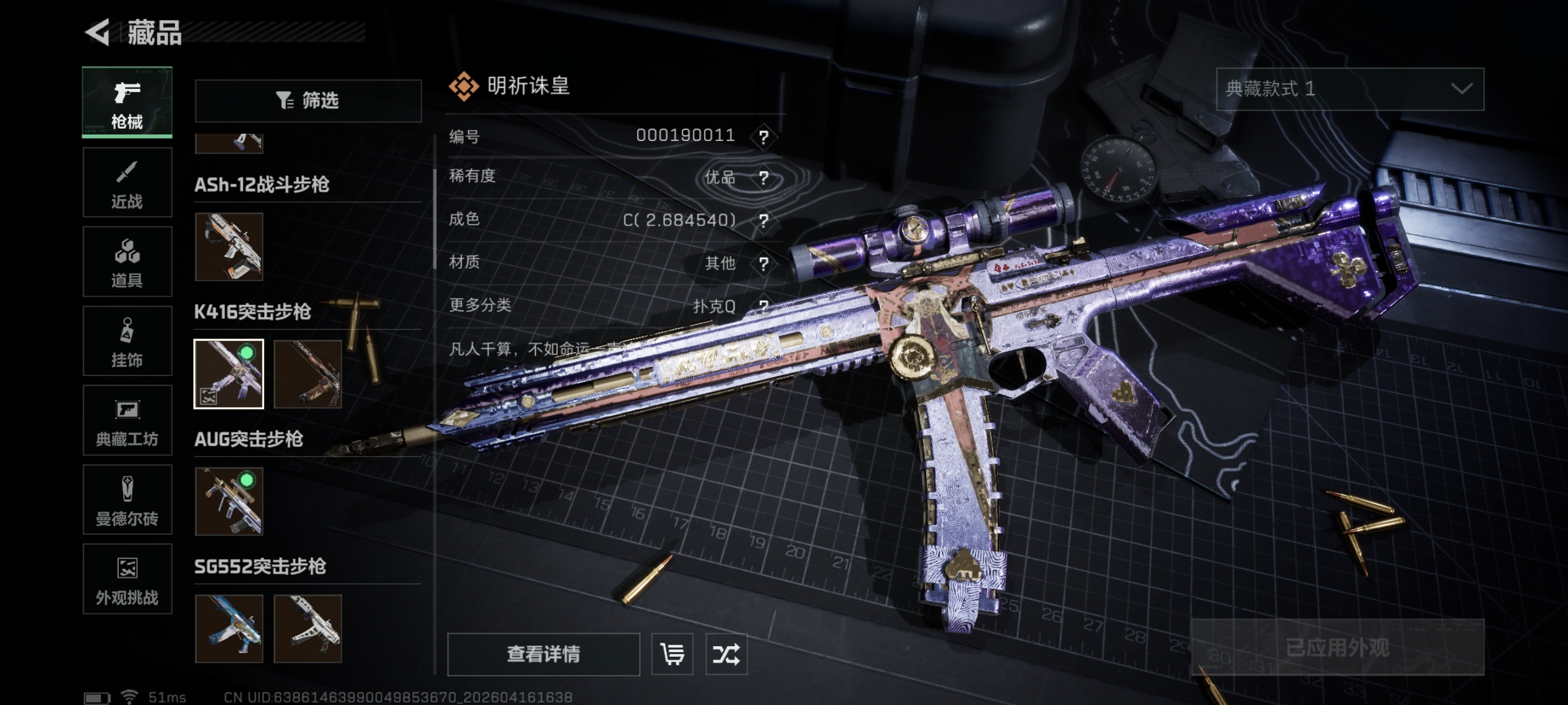This screenshot has width=1568, height=705.
Task: Expand the 典藏款式 1 style dropdown
Action: 1350,89
